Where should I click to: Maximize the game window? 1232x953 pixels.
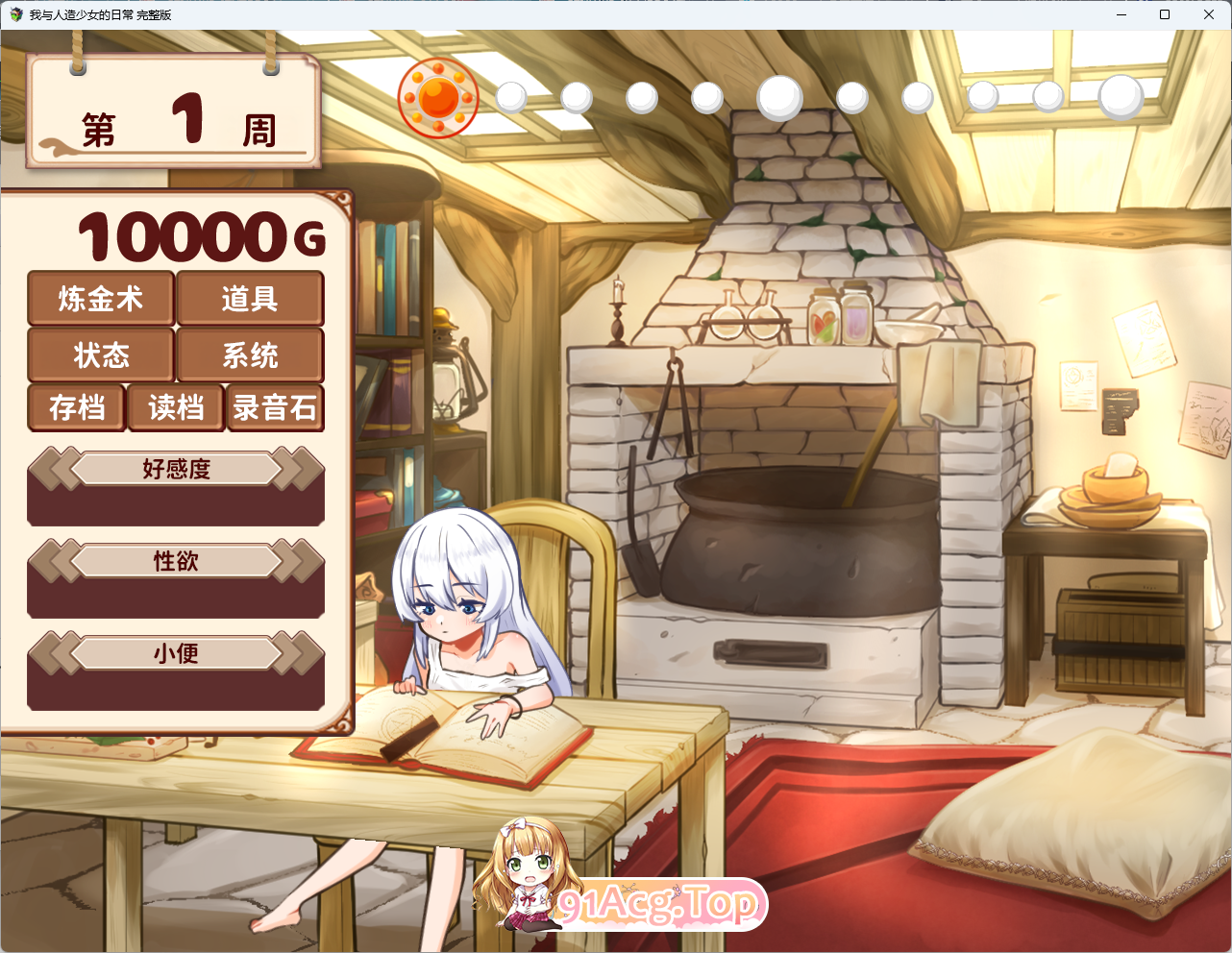[x=1165, y=14]
